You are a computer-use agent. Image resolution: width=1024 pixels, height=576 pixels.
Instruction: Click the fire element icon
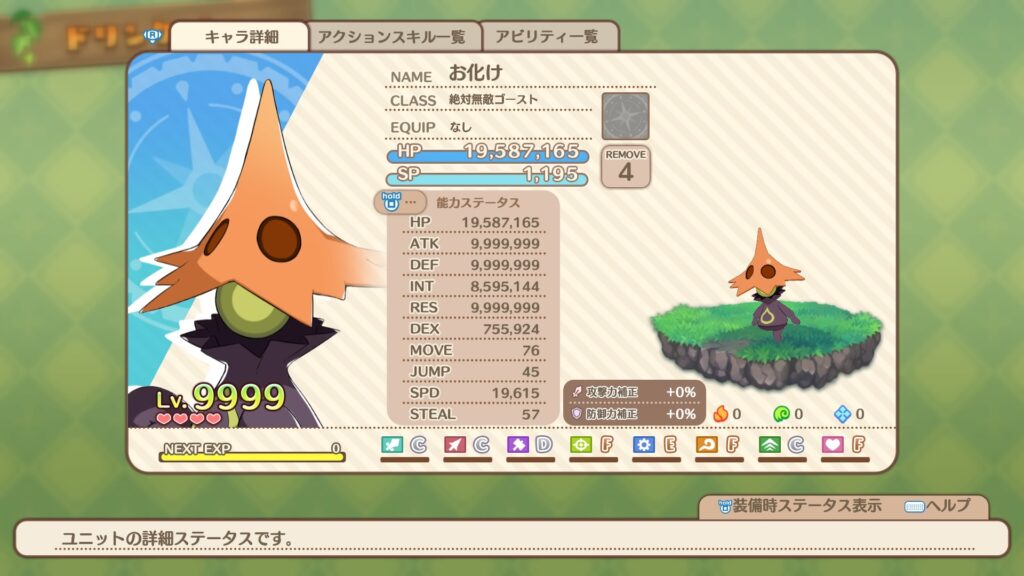point(720,413)
